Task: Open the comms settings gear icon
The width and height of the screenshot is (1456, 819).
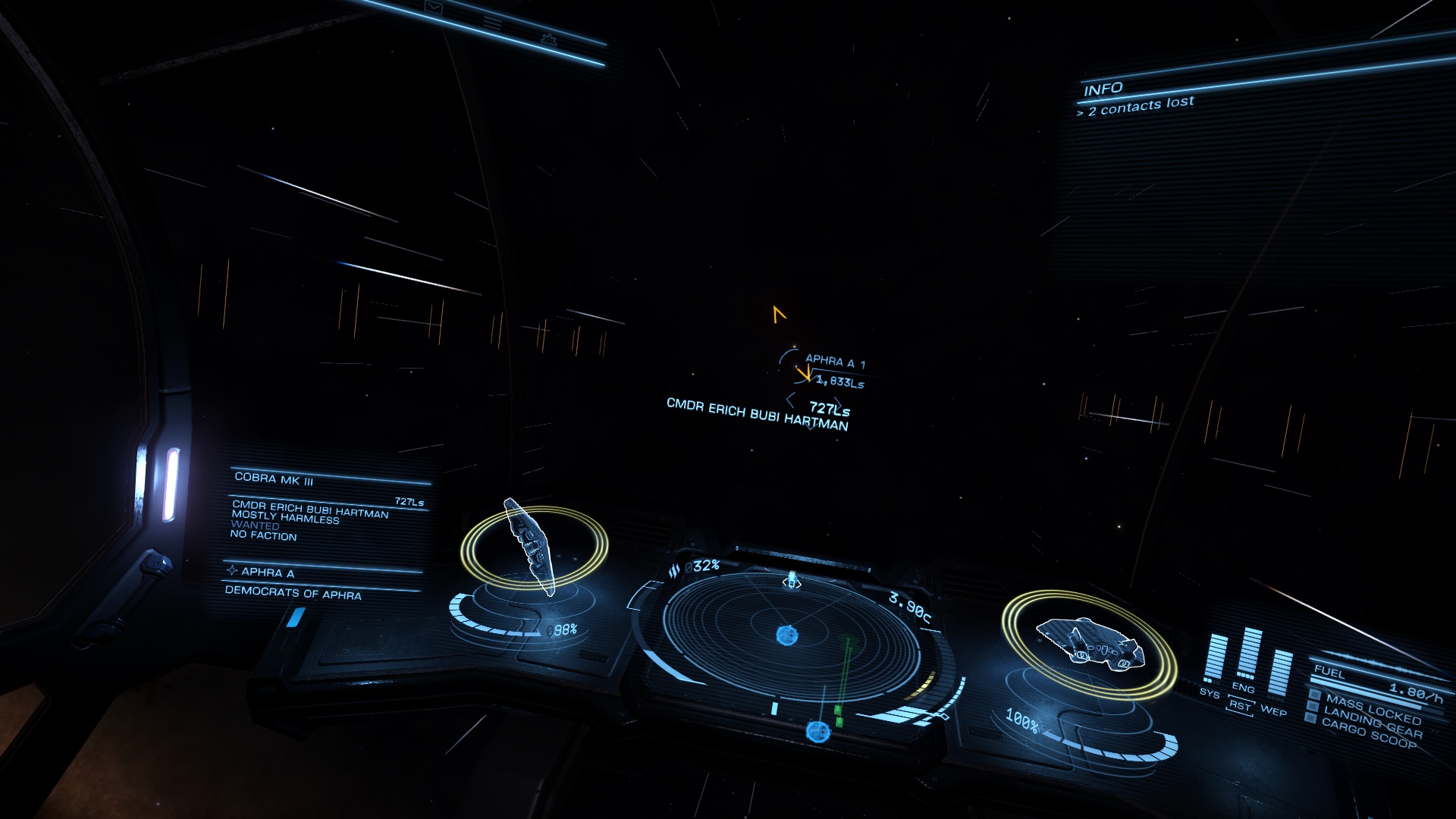Action: (548, 39)
